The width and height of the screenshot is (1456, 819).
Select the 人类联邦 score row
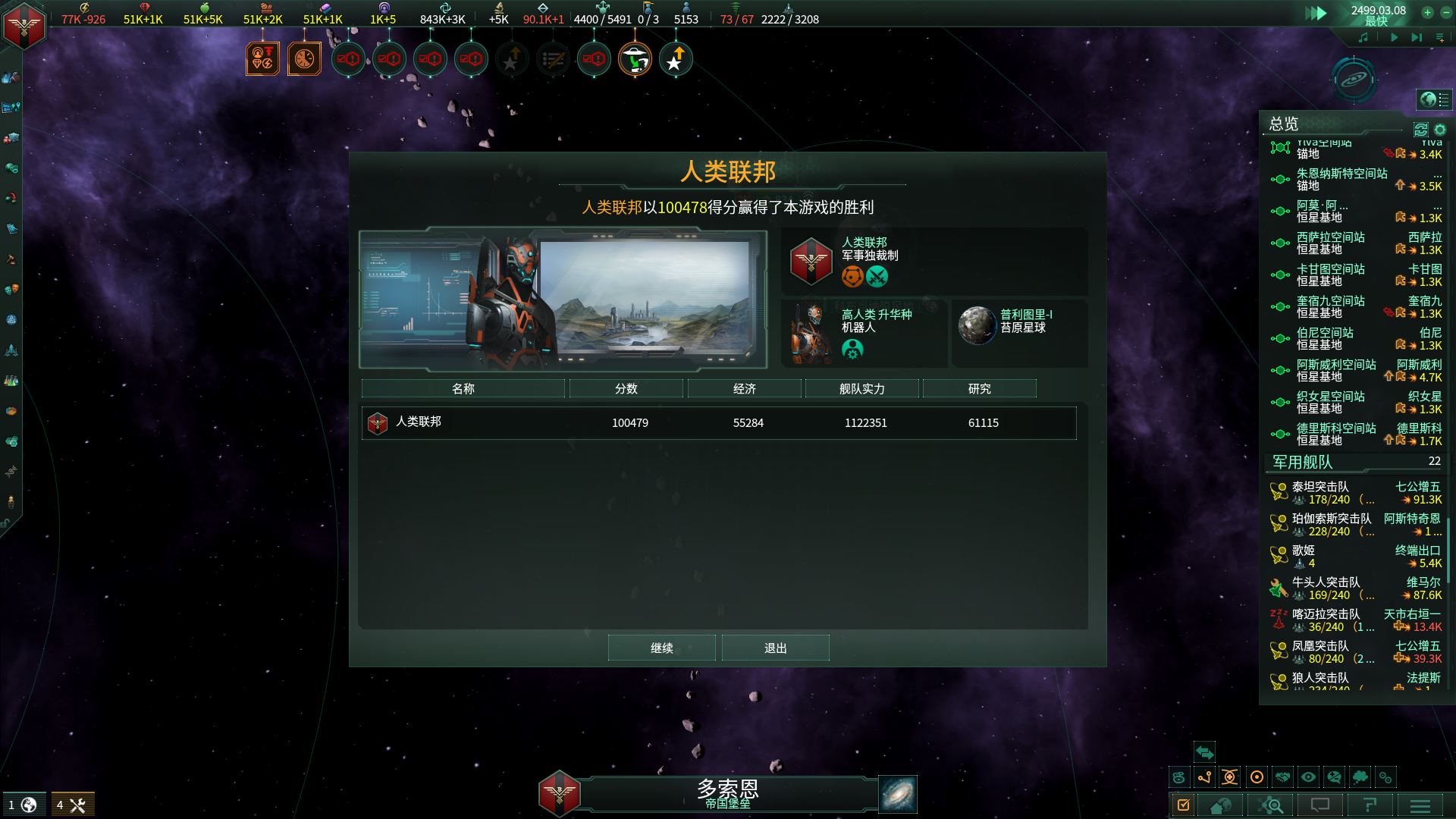(x=718, y=422)
